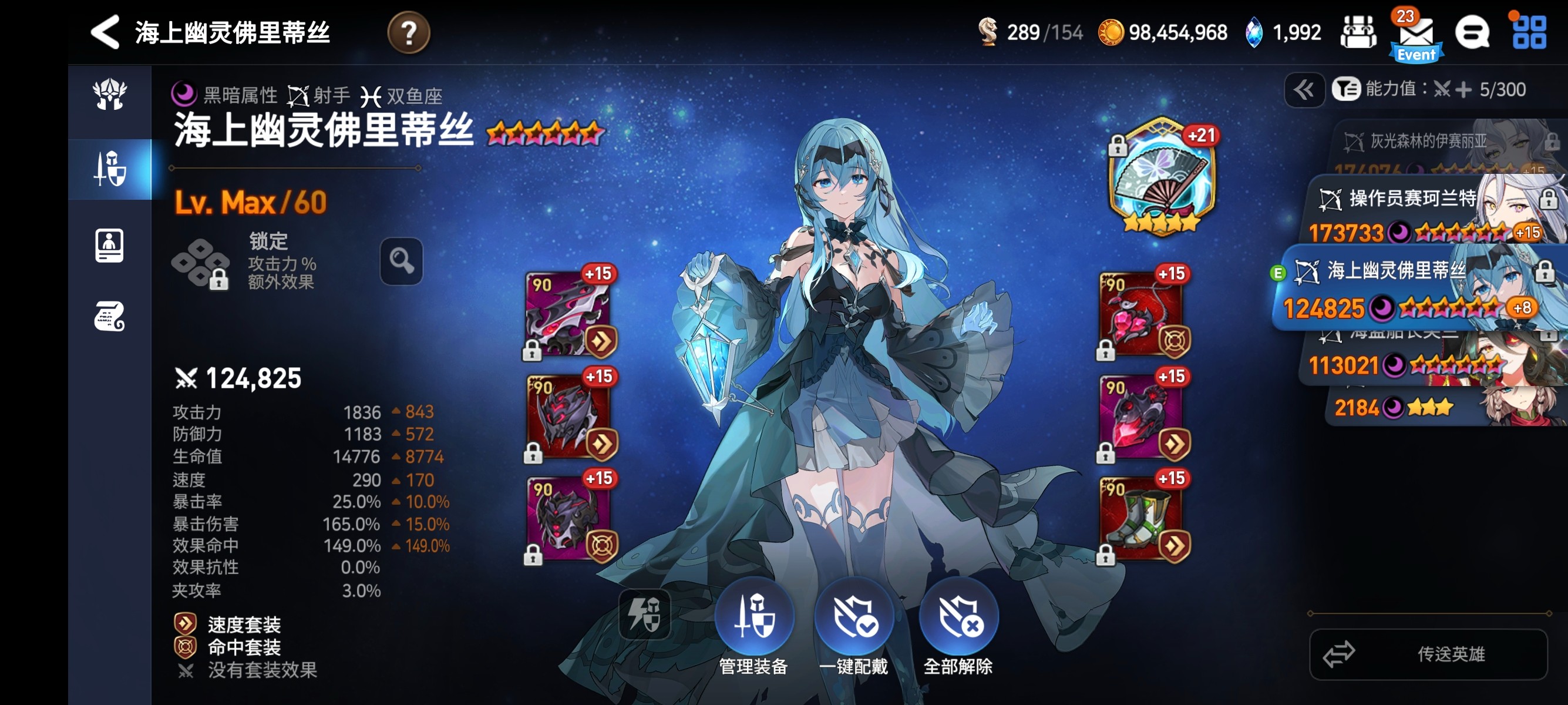Collapse the hero list with double arrow
This screenshot has width=1568, height=705.
pos(1304,90)
